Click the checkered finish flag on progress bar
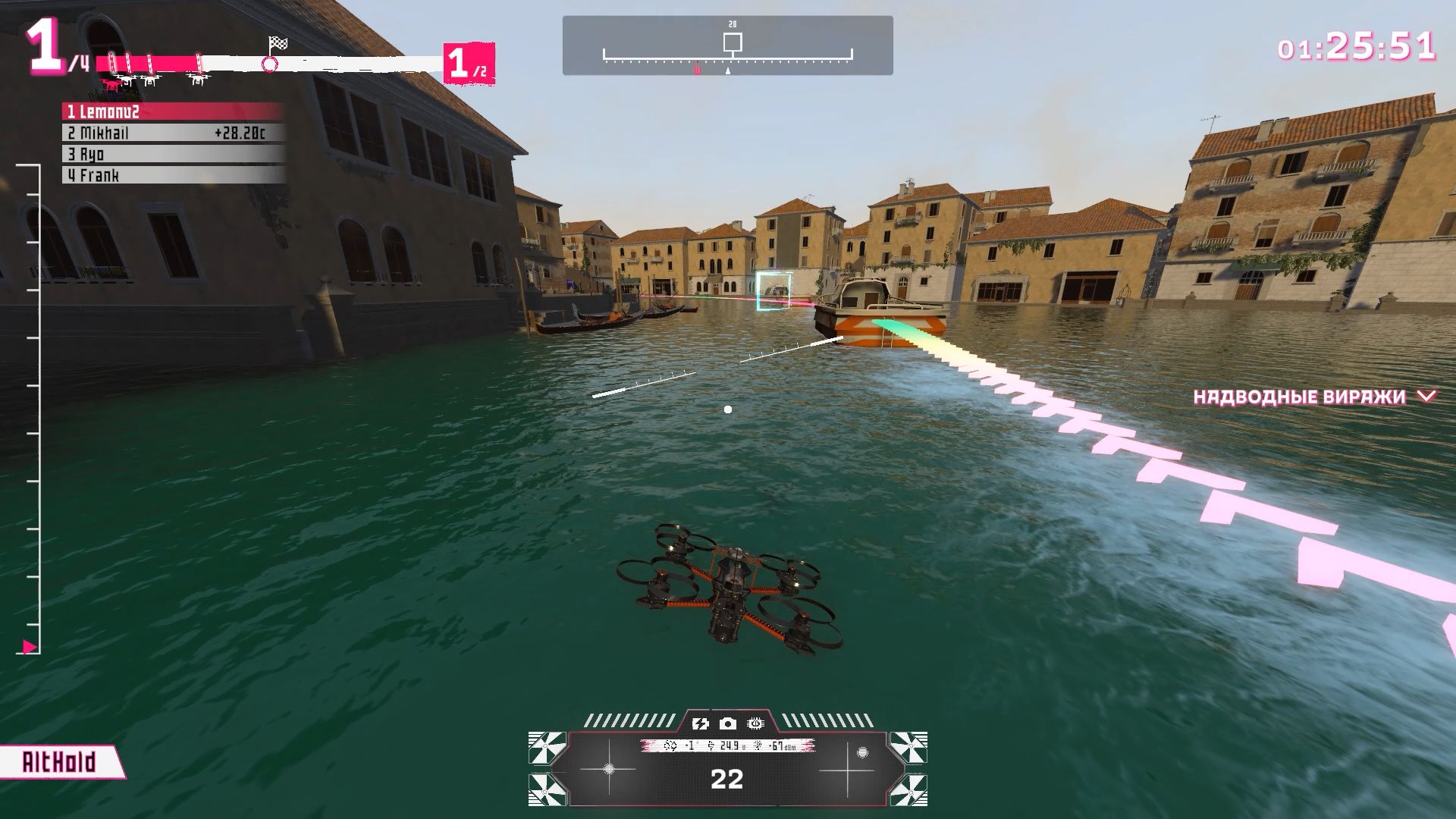 coord(278,43)
